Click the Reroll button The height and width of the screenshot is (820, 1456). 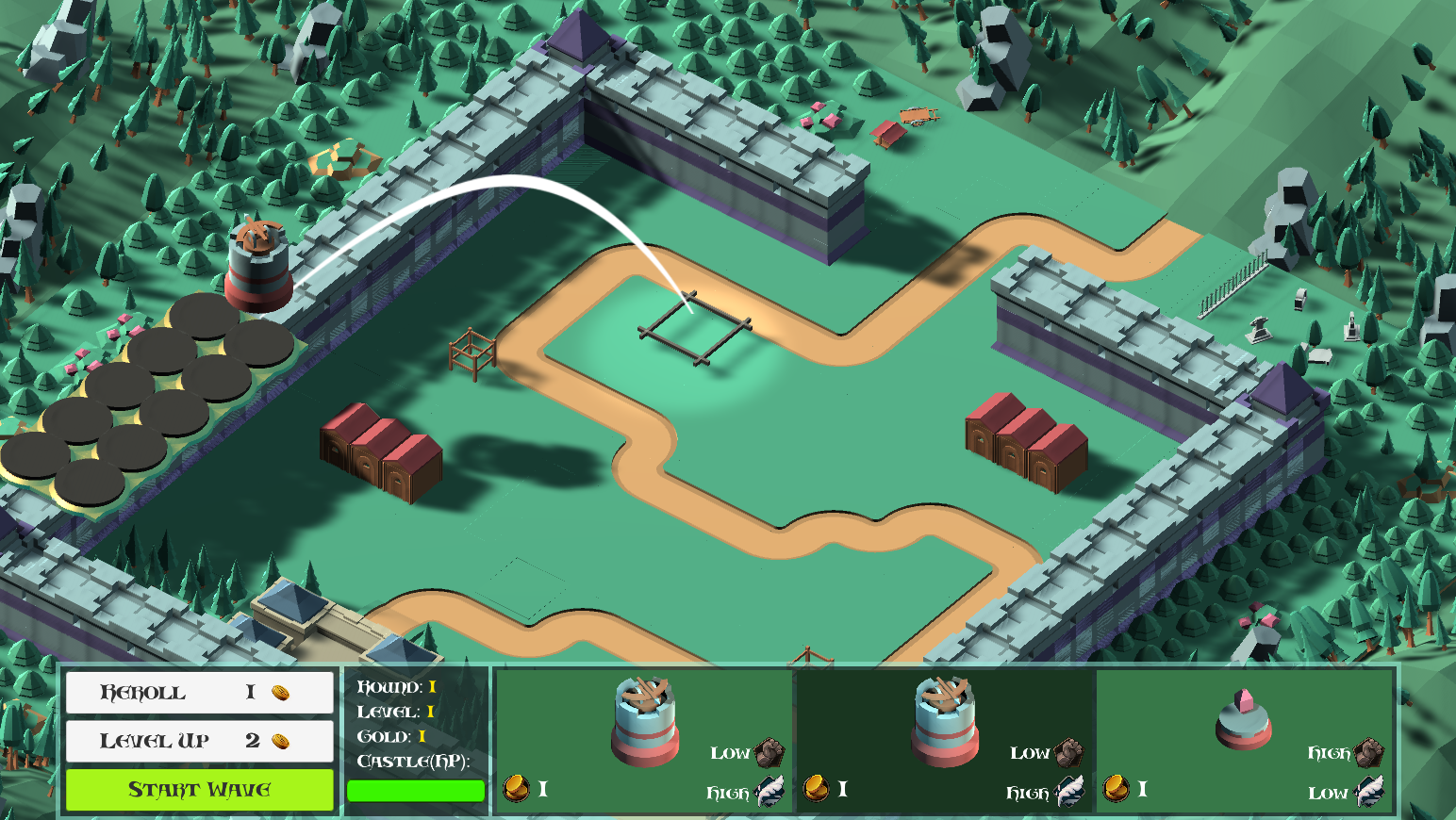click(x=199, y=693)
